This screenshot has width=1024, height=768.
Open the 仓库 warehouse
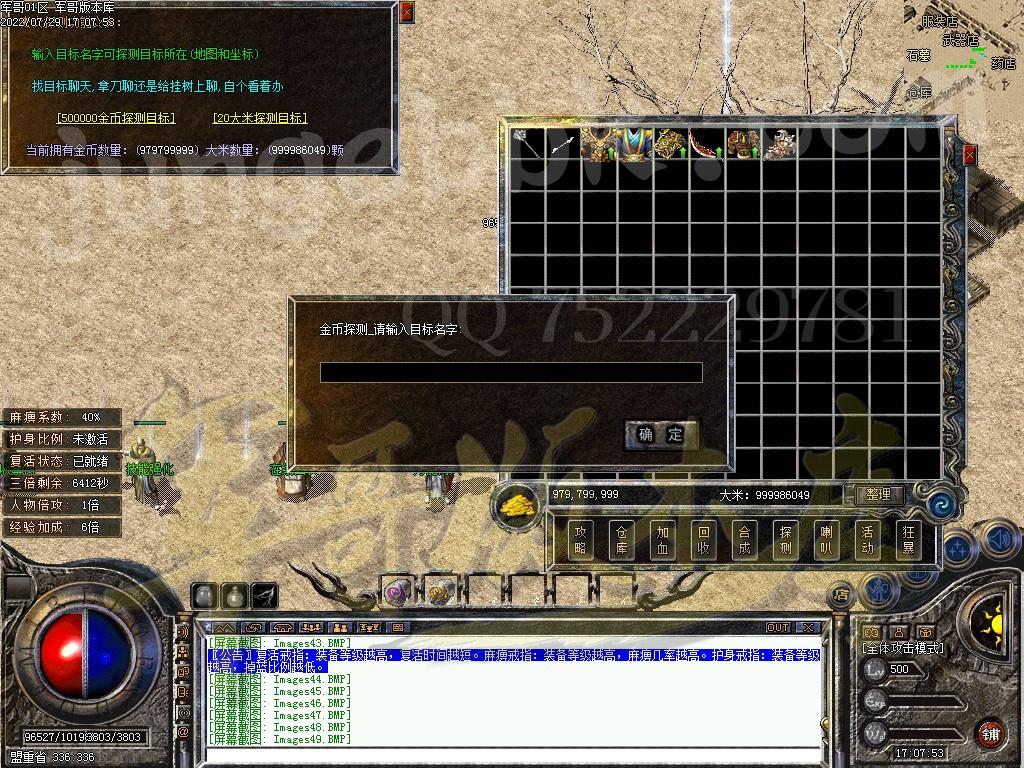point(622,540)
